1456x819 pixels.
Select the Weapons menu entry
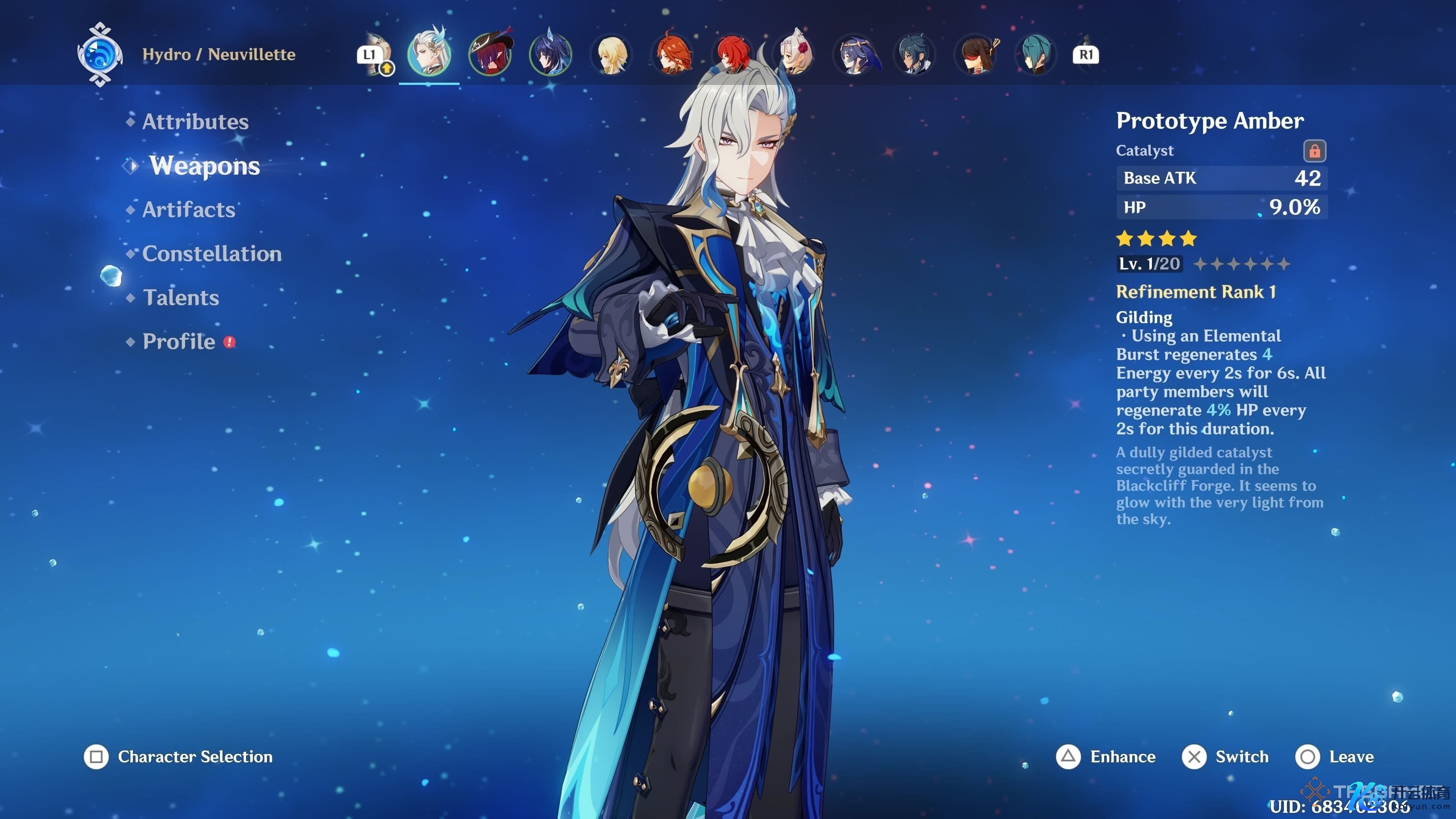[204, 166]
